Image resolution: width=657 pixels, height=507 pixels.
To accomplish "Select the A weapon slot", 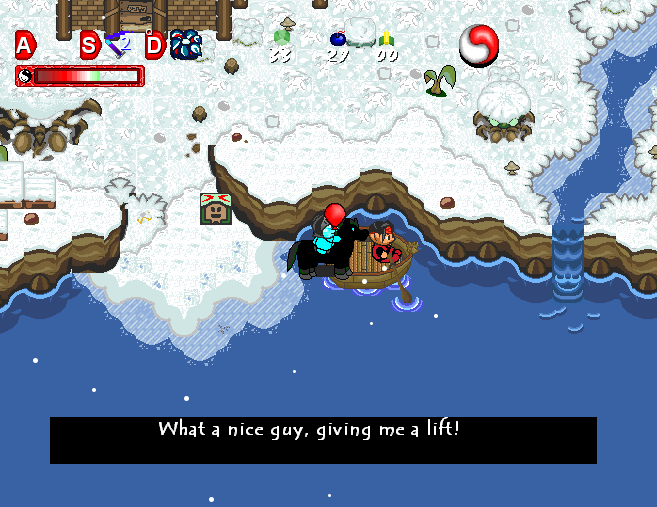I will (x=25, y=44).
